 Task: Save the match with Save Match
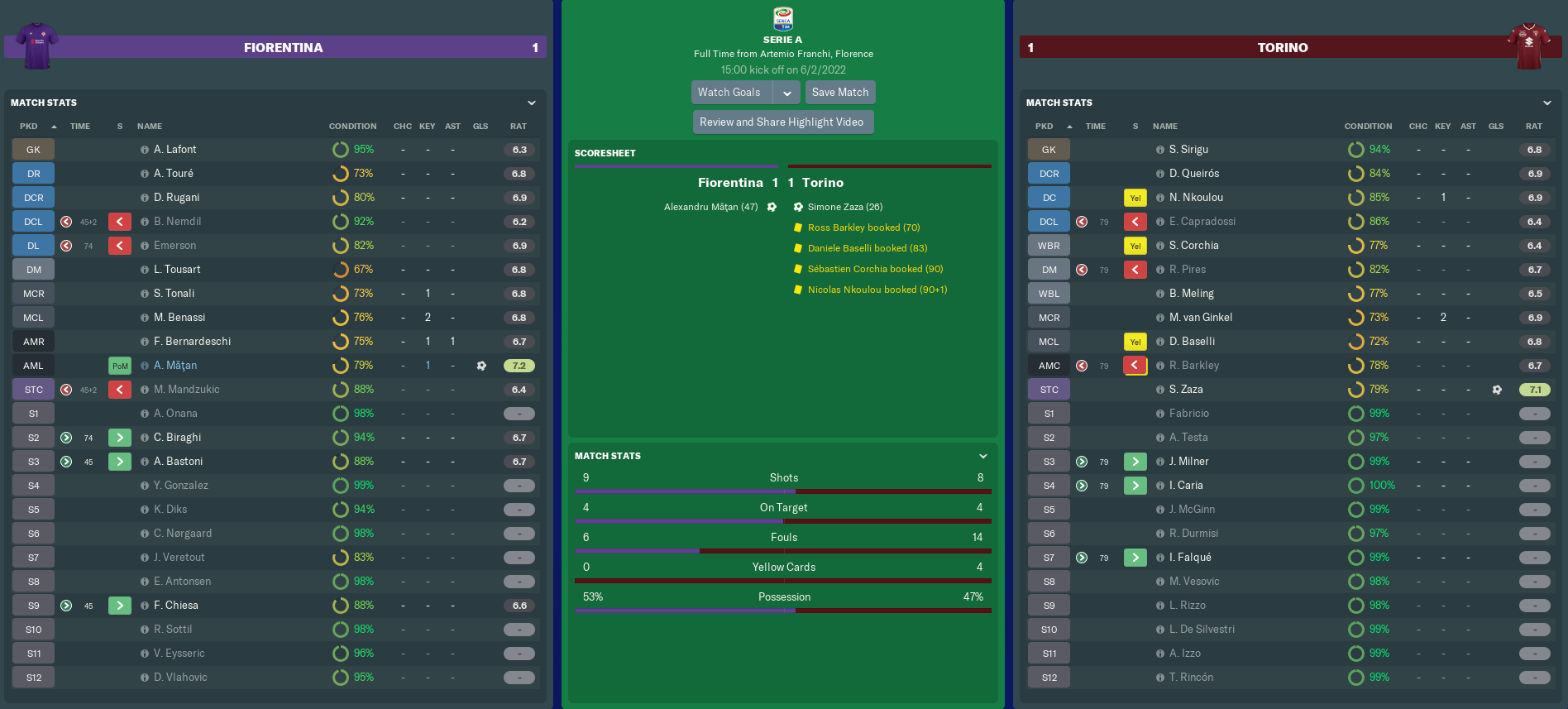click(839, 93)
